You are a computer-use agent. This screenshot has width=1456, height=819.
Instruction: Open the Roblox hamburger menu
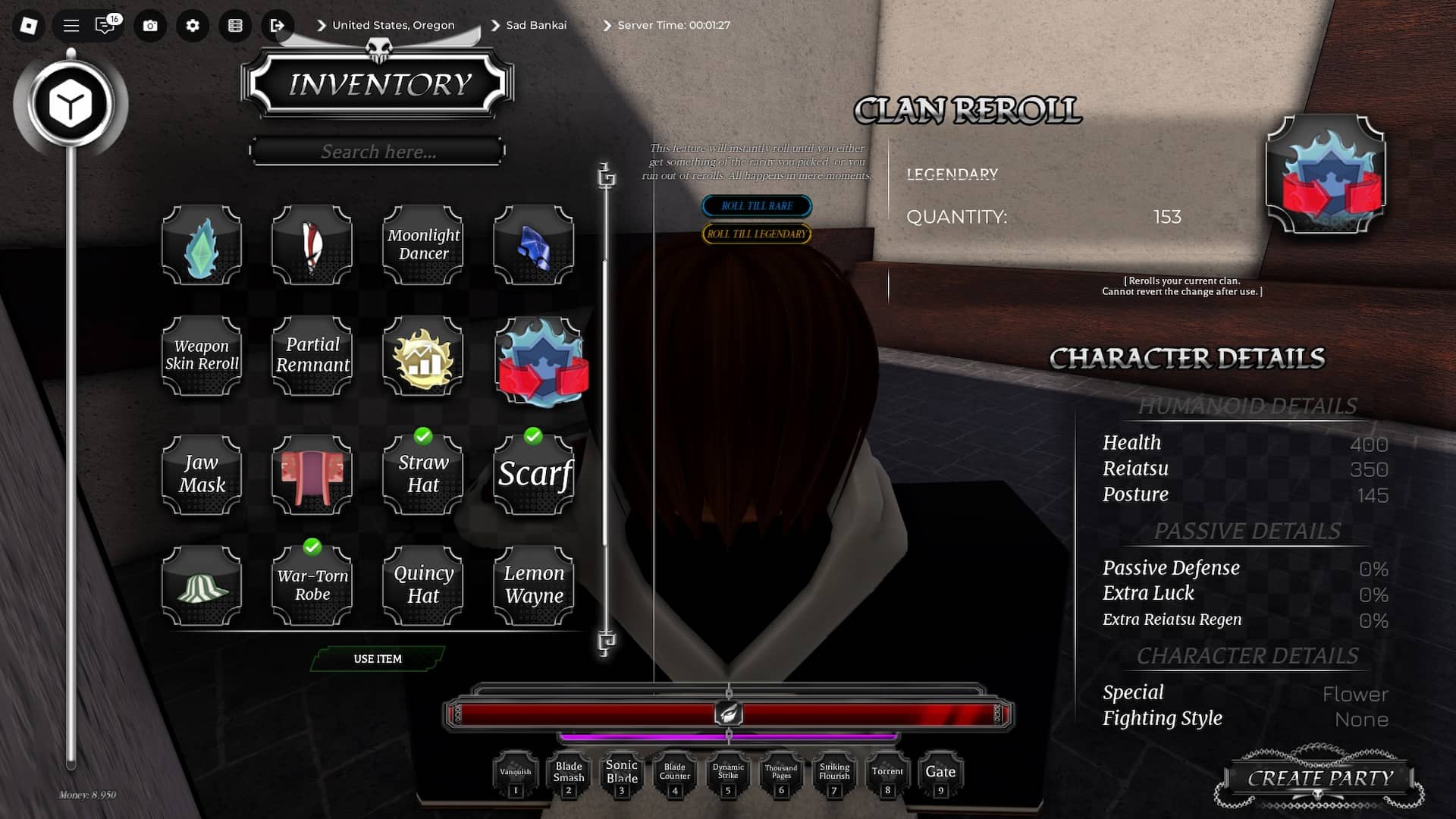(x=70, y=25)
